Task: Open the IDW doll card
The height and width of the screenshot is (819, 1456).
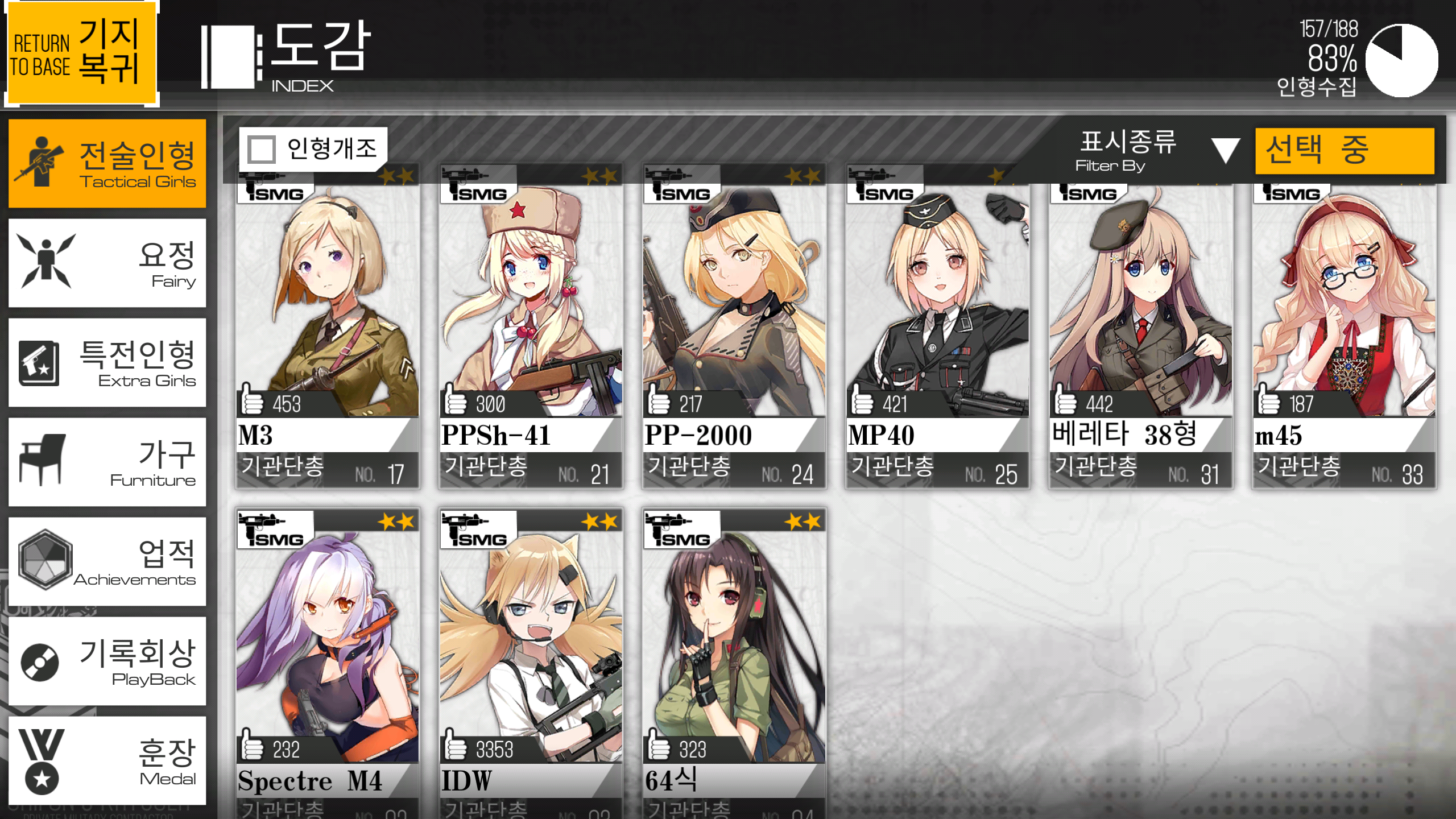Action: coord(531,660)
